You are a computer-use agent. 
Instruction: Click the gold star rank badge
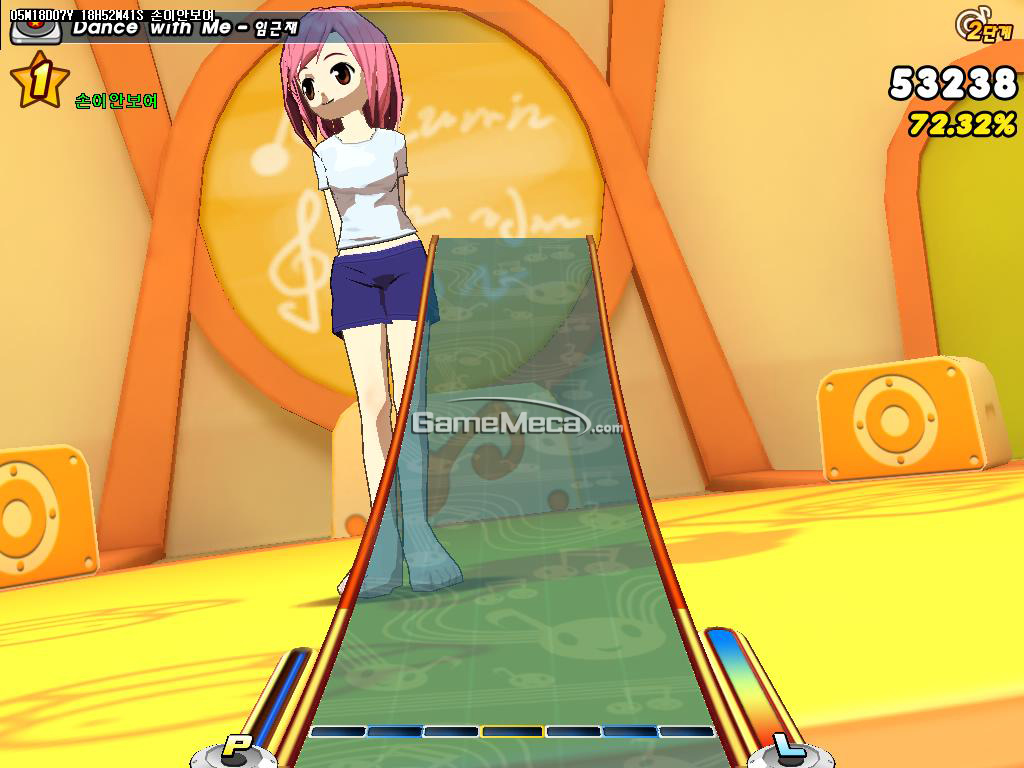40,82
